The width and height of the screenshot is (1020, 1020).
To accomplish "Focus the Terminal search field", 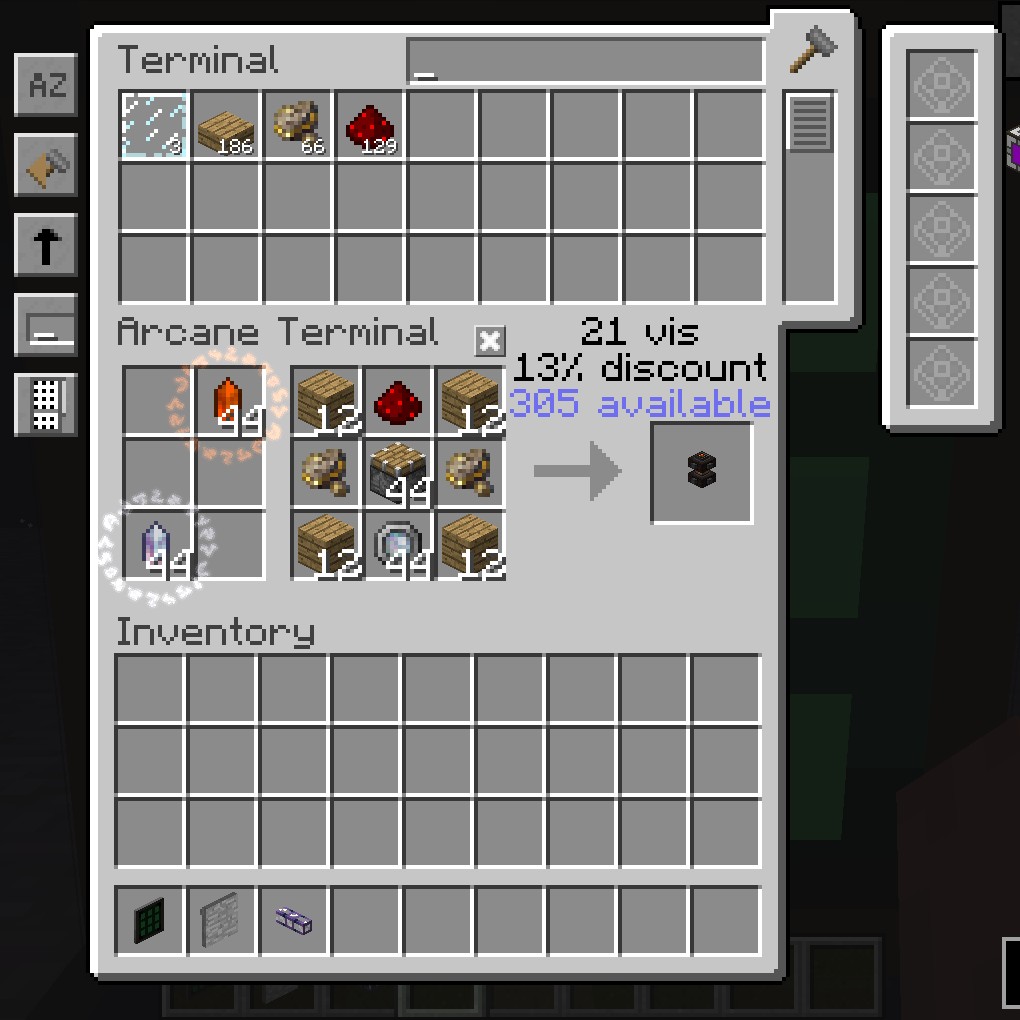I will point(585,62).
